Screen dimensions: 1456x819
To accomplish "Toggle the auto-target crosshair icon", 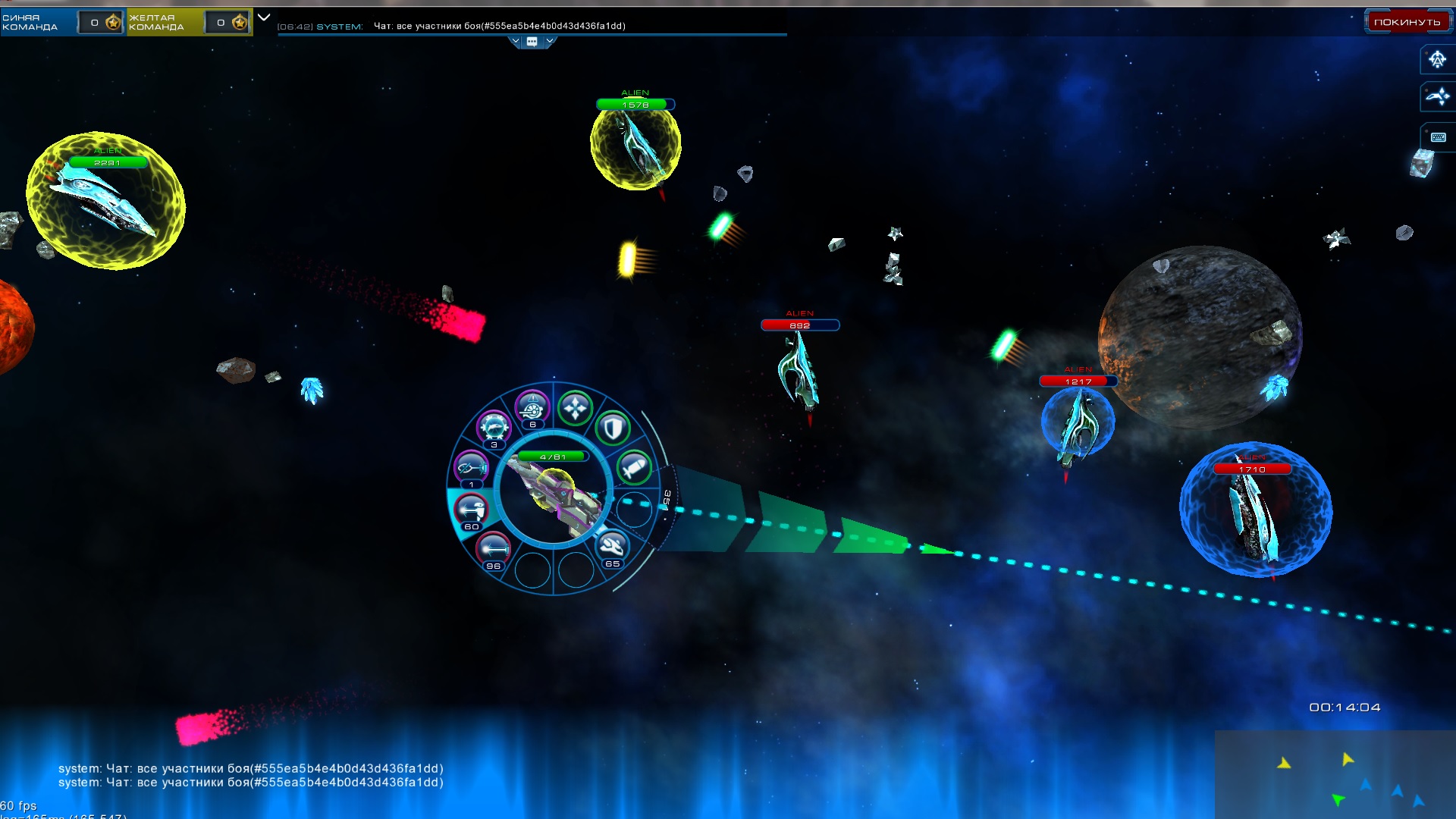I will tap(1437, 59).
